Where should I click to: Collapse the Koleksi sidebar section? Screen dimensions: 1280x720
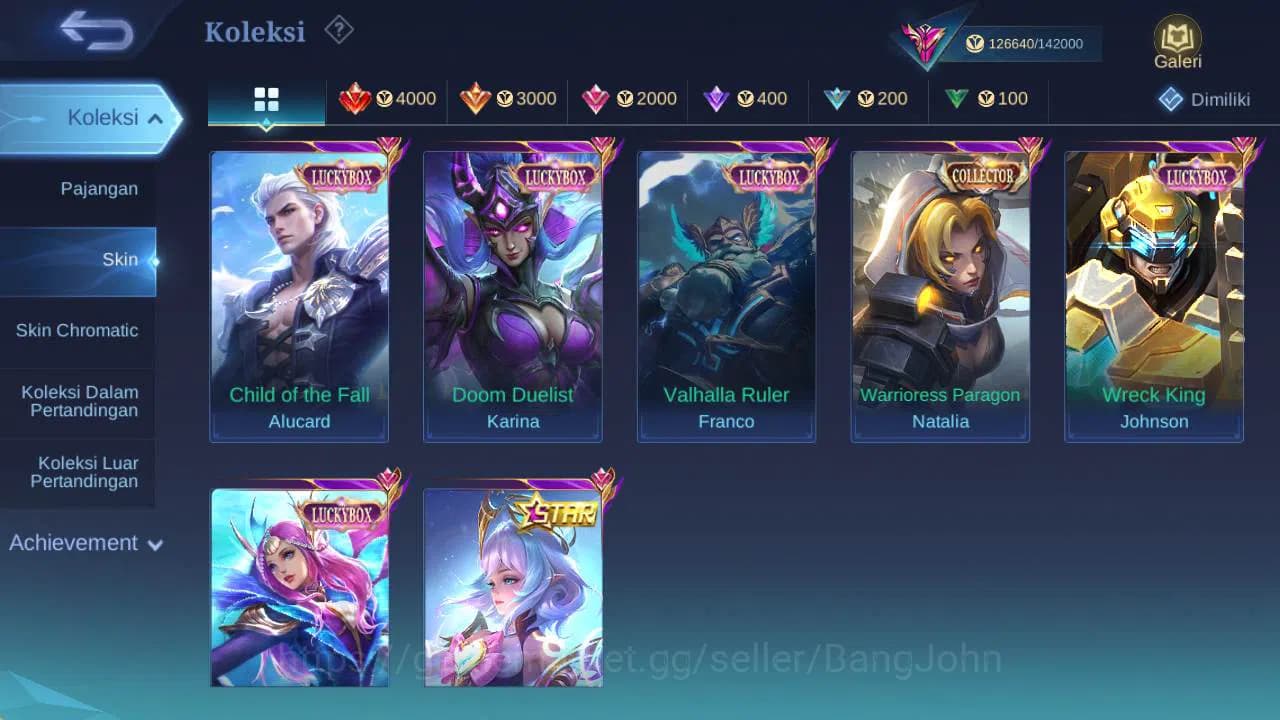click(x=90, y=117)
